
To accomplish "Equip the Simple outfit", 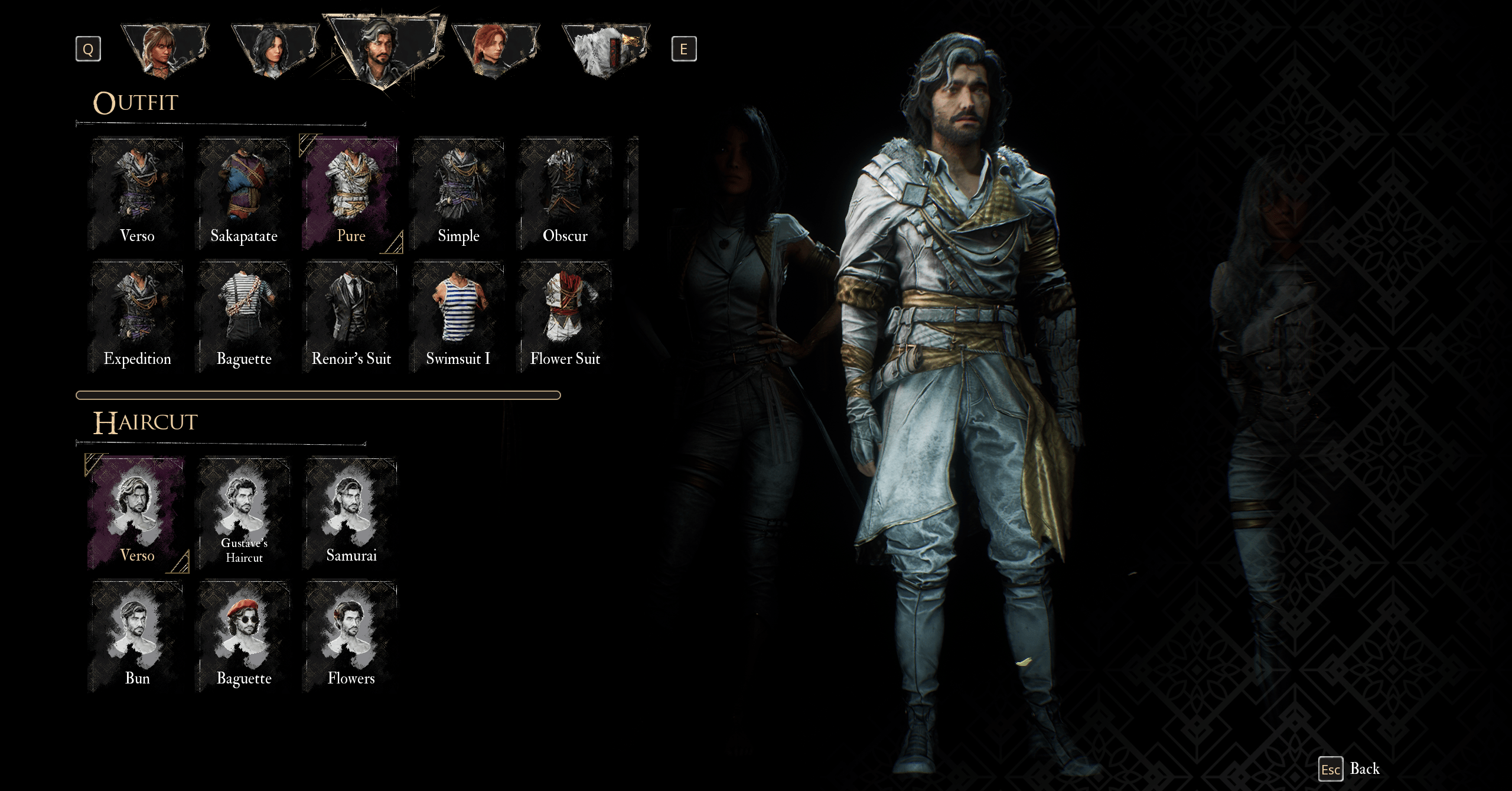I will coord(458,194).
